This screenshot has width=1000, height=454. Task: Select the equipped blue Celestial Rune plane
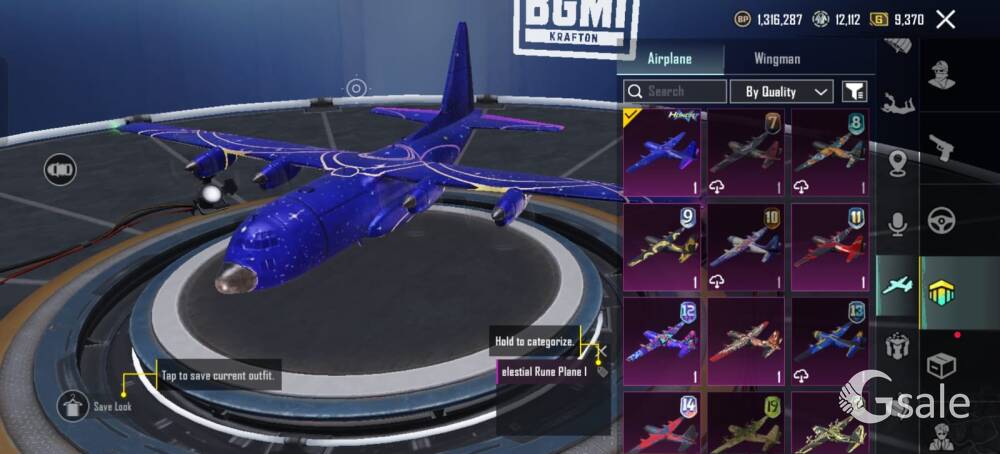pyautogui.click(x=662, y=153)
